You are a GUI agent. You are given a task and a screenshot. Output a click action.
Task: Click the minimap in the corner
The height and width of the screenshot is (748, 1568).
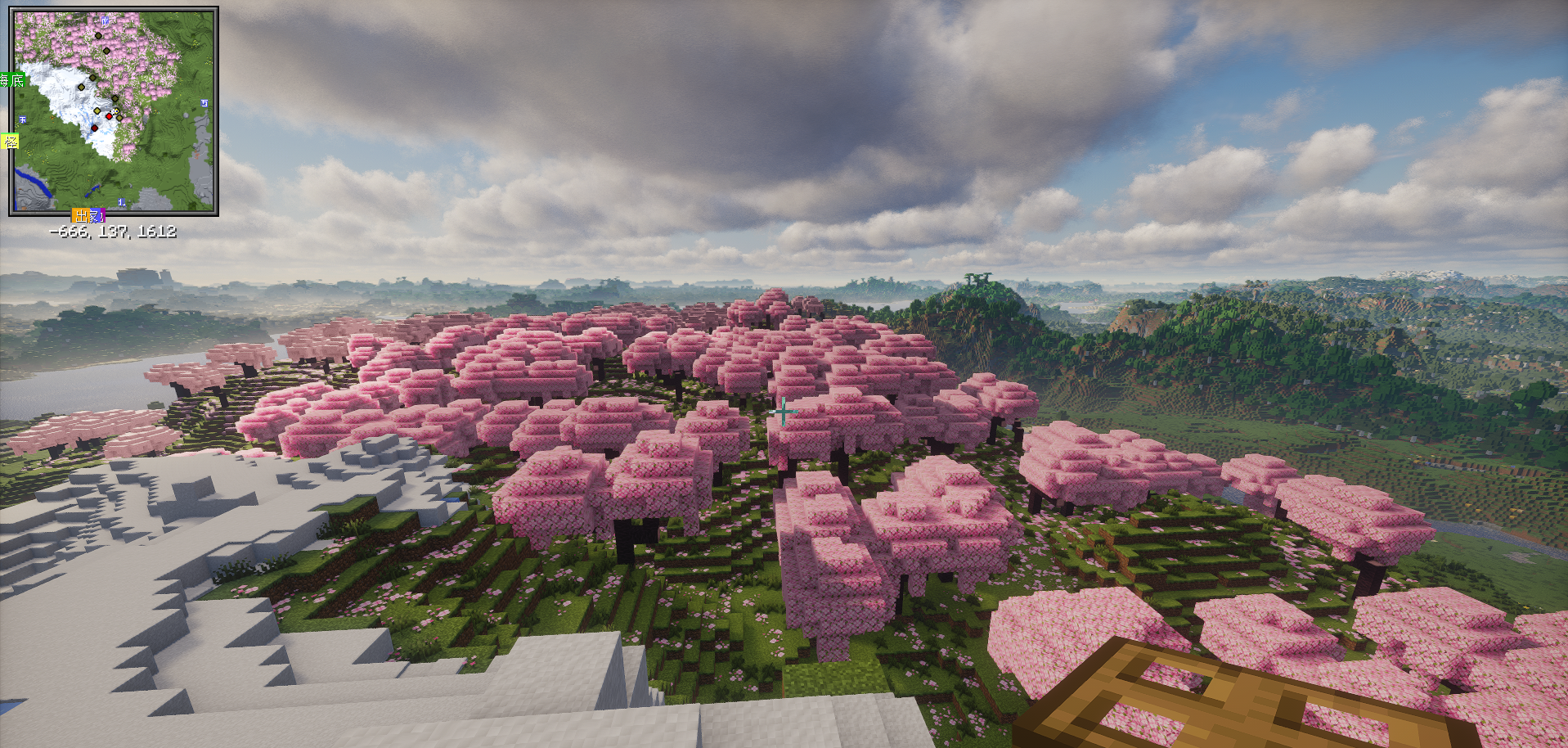pyautogui.click(x=114, y=111)
